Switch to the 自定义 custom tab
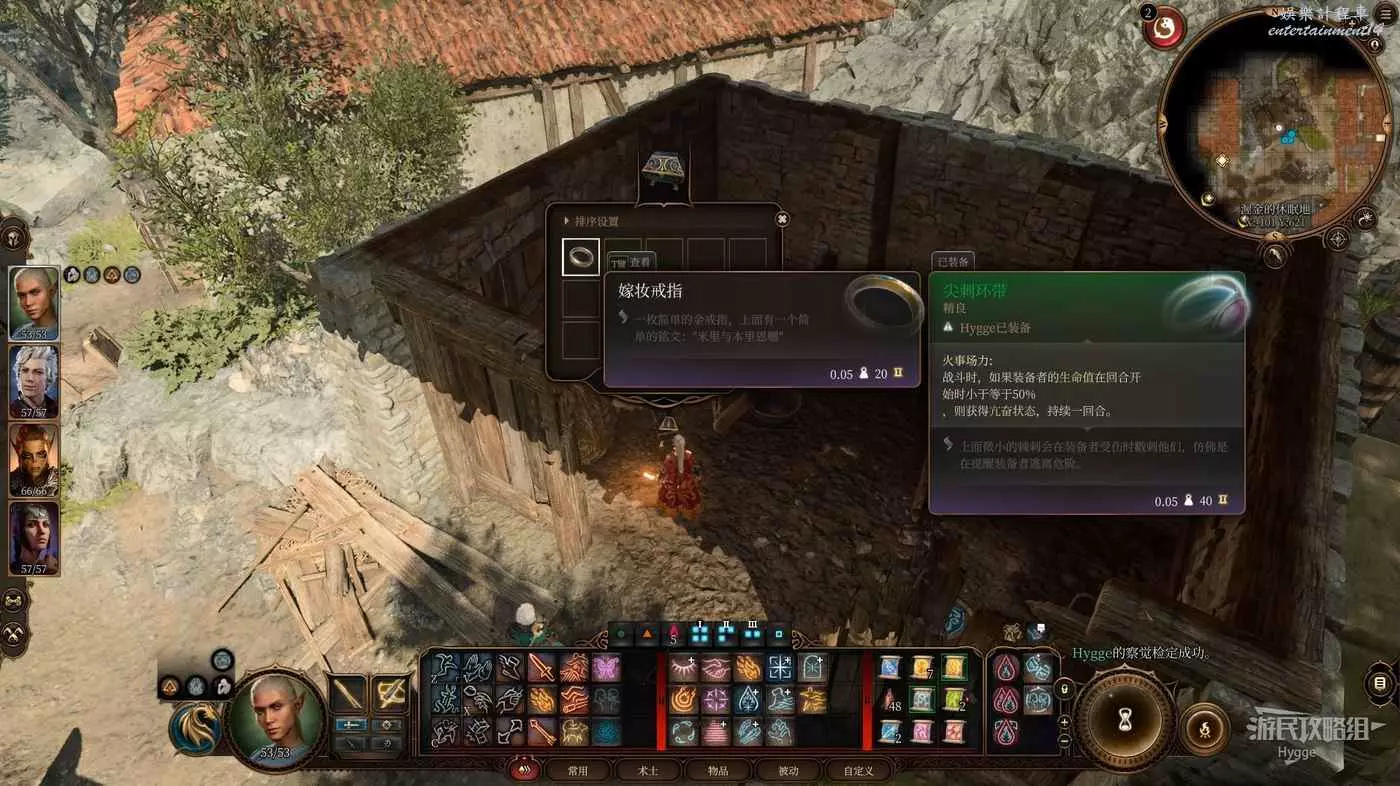 click(x=858, y=771)
